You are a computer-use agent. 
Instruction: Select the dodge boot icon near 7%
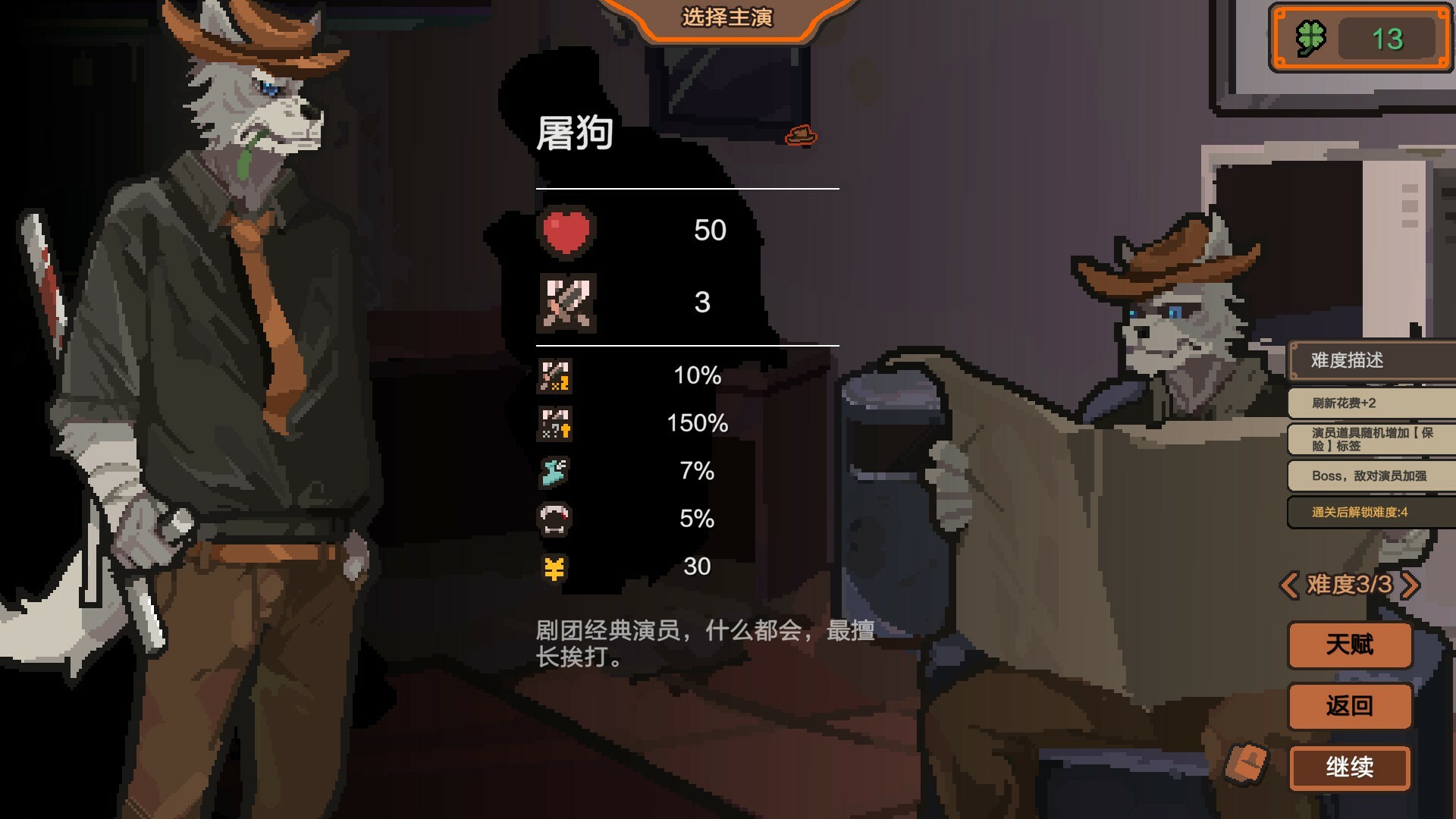[554, 471]
